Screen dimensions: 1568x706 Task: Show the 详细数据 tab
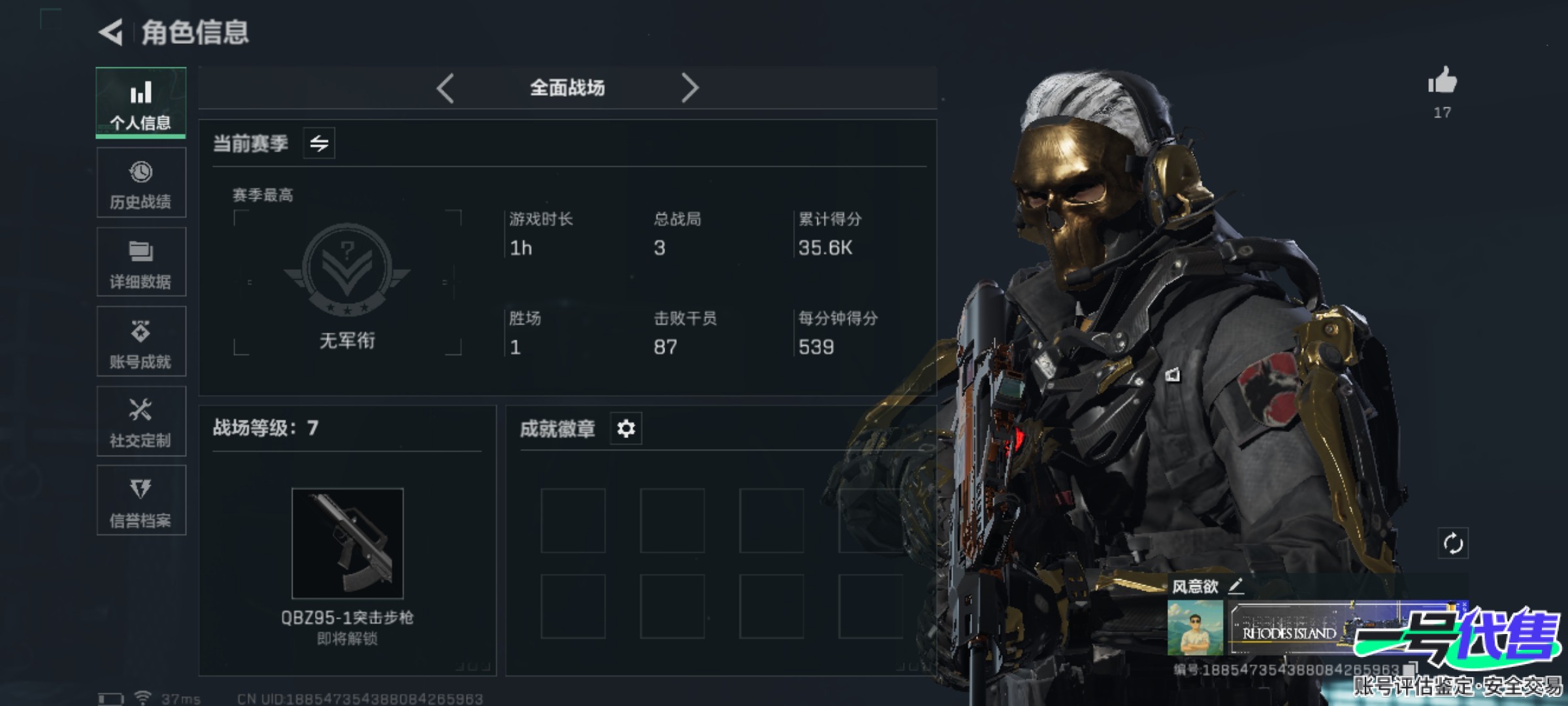tap(141, 263)
